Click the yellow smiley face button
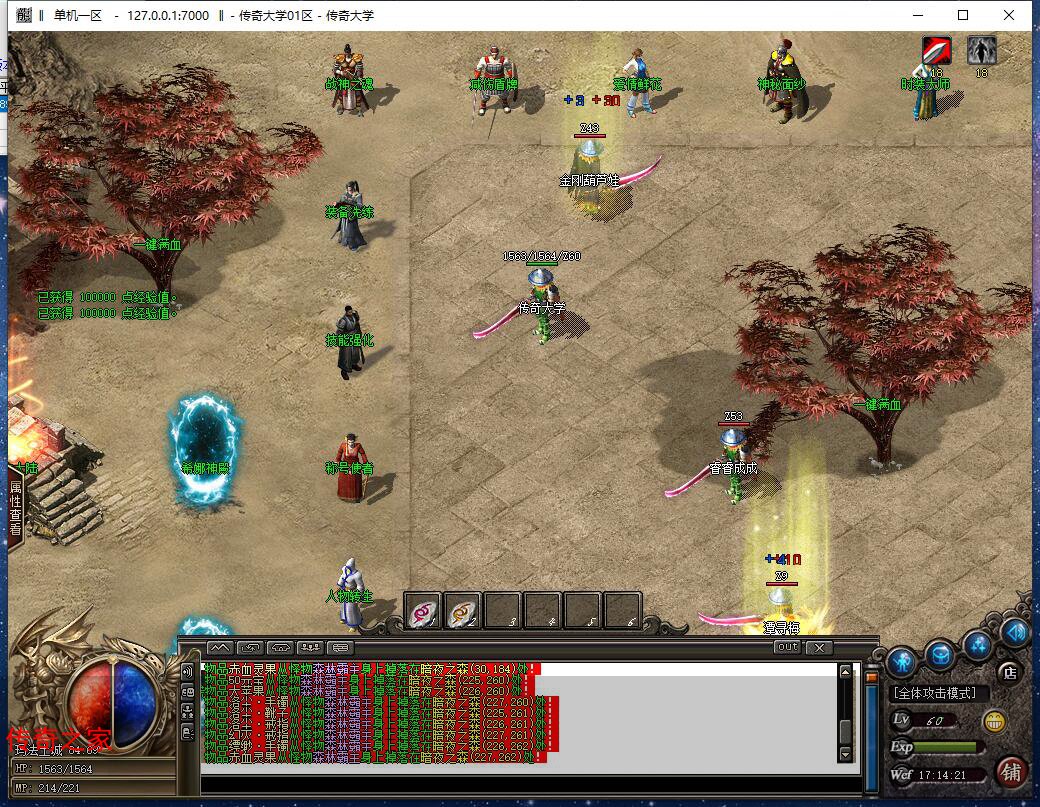The image size is (1040, 807). pos(994,721)
